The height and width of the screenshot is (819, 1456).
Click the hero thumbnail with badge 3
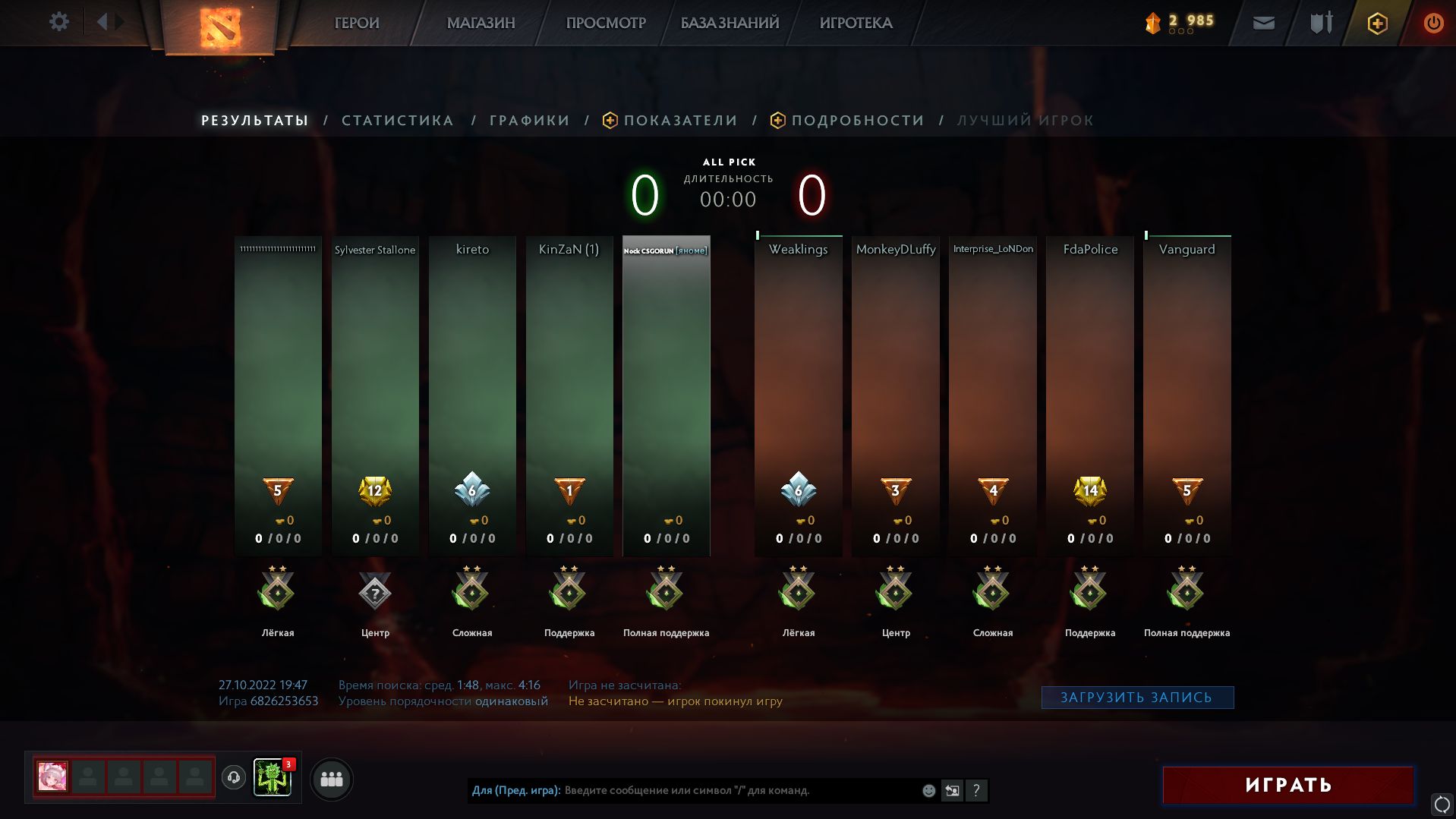[x=273, y=778]
